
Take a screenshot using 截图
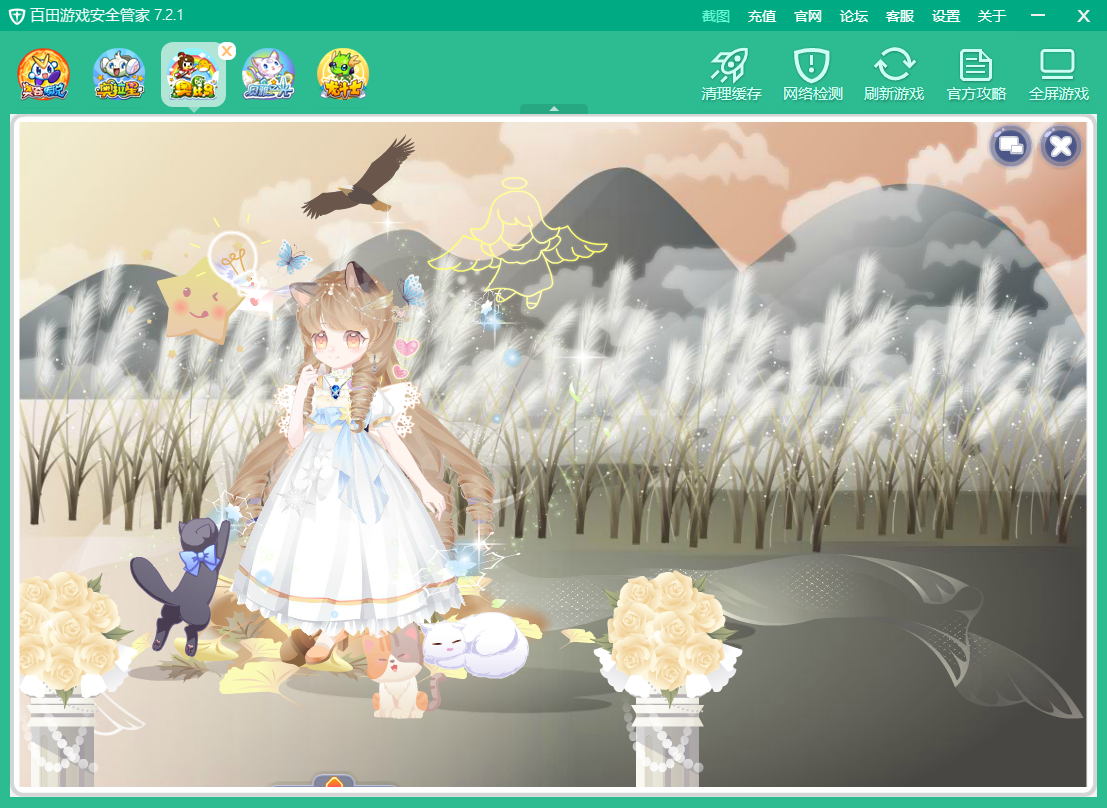tap(716, 16)
